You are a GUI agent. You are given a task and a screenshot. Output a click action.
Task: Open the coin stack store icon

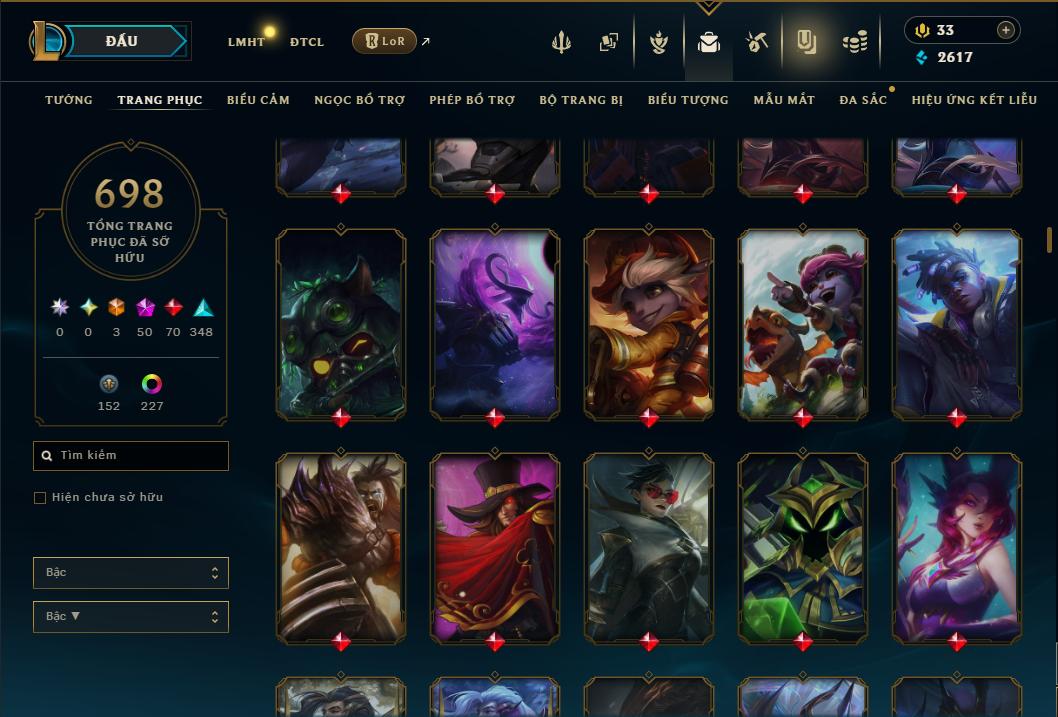[854, 42]
